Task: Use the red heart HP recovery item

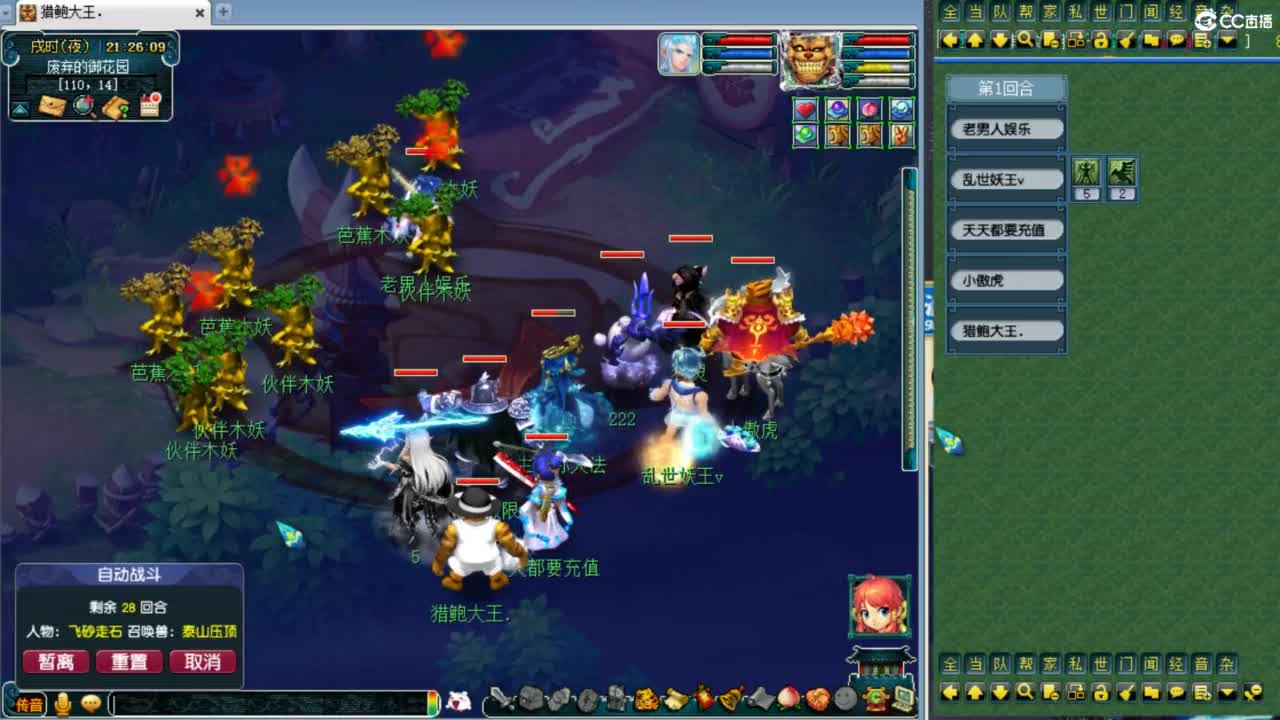Action: coord(805,108)
